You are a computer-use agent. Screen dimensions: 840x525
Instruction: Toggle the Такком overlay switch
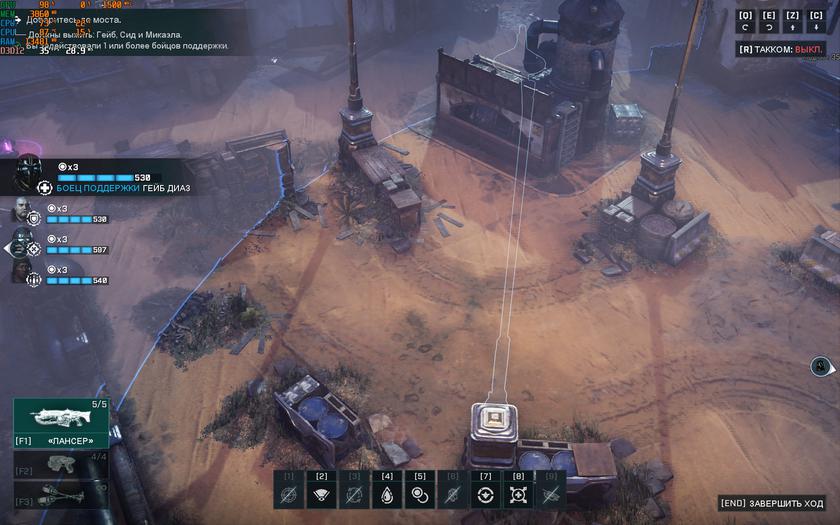(x=780, y=48)
